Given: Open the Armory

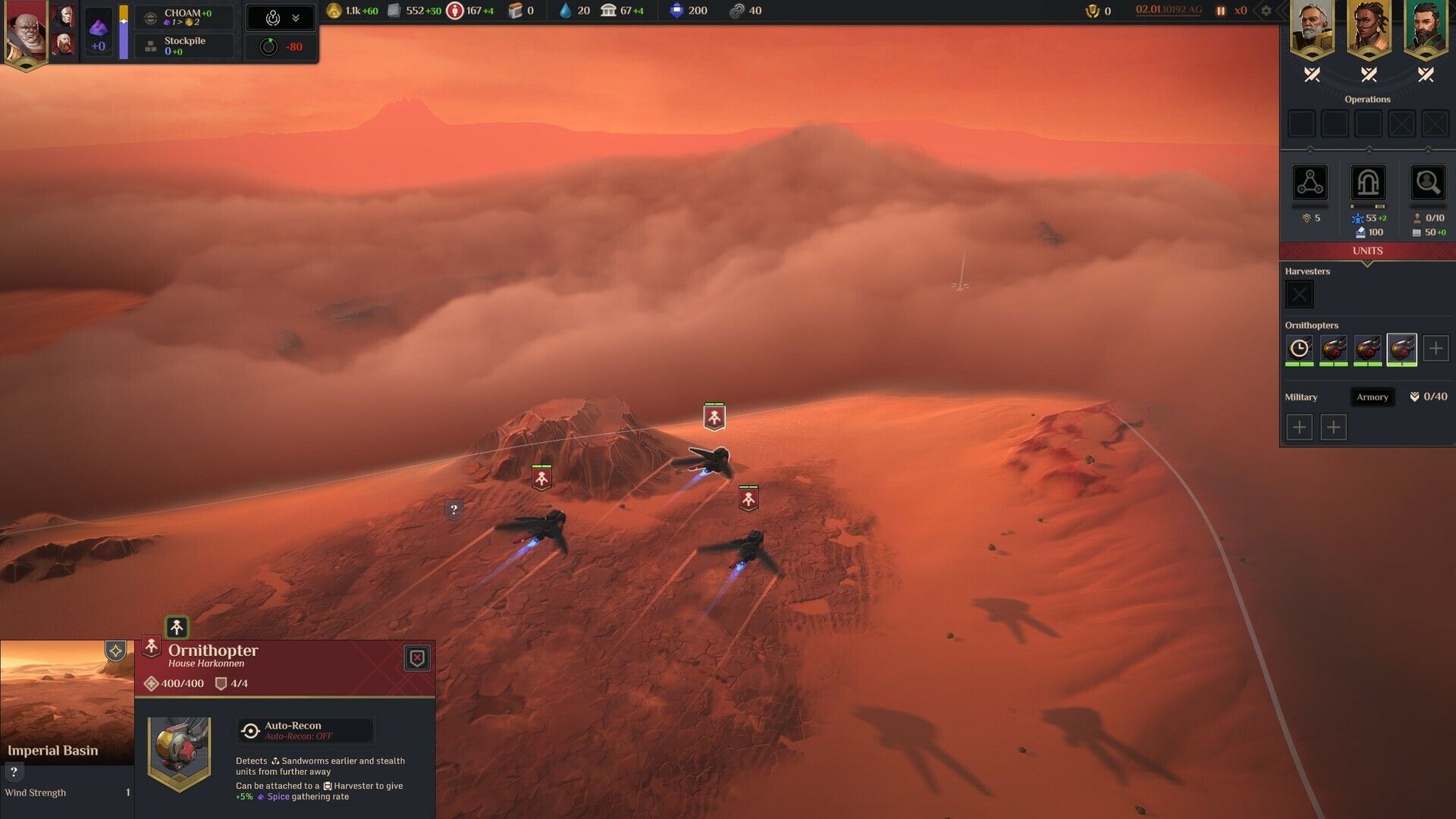Looking at the screenshot, I should 1373,397.
